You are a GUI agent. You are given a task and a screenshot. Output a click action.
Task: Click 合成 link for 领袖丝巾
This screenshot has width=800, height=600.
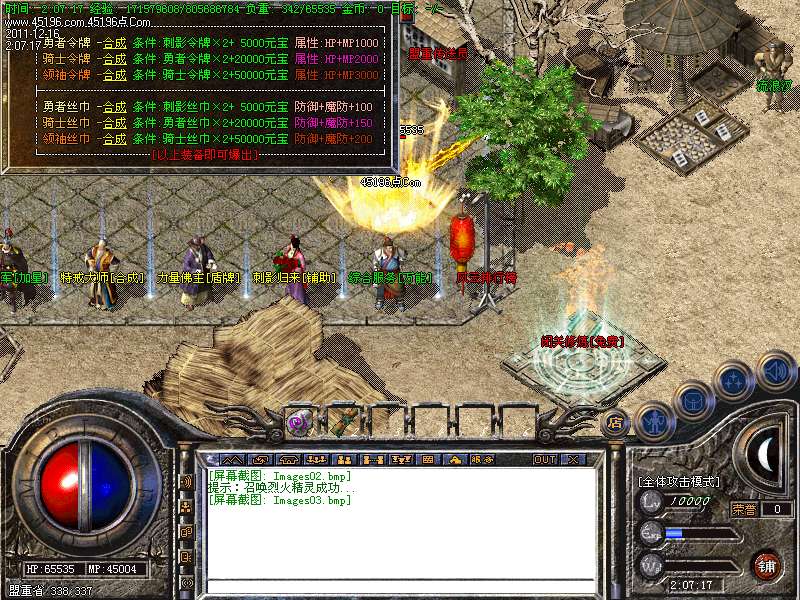(x=114, y=138)
